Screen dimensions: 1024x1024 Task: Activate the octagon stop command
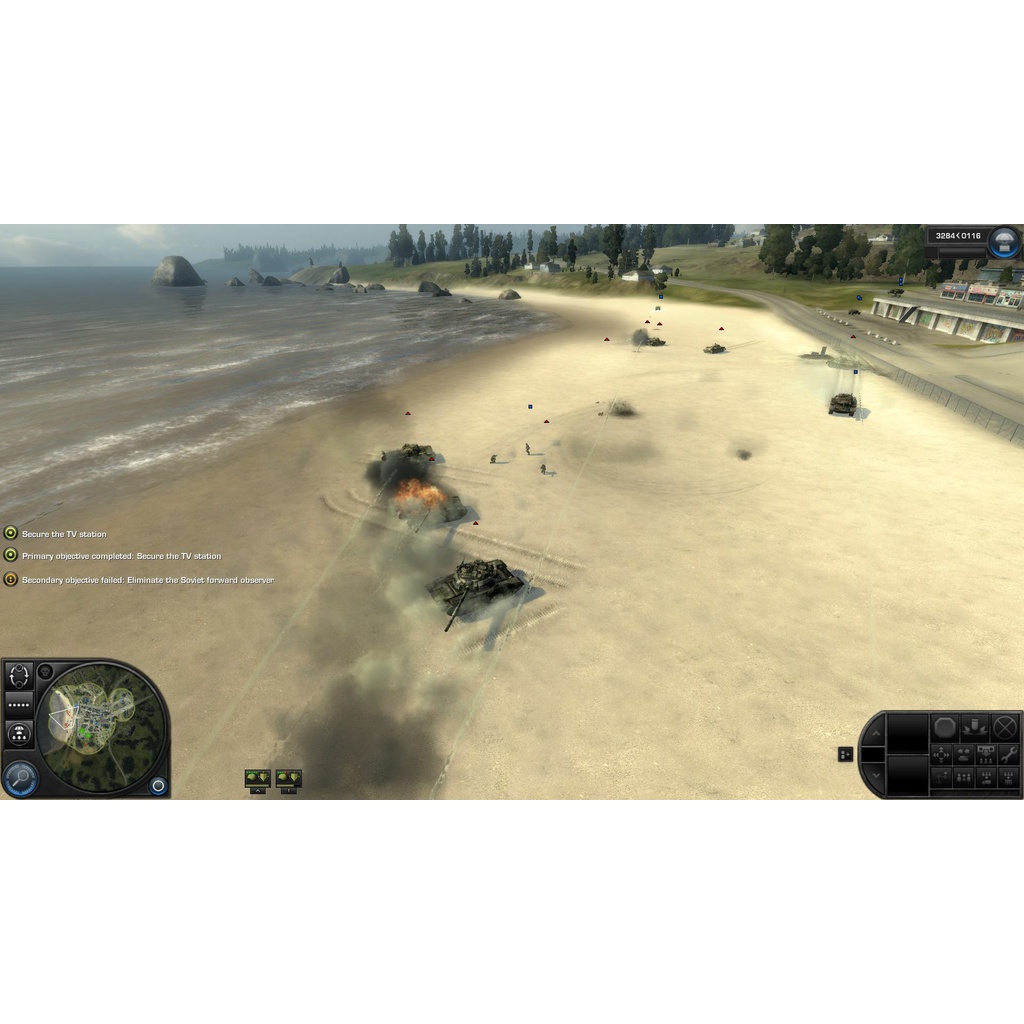coord(945,727)
